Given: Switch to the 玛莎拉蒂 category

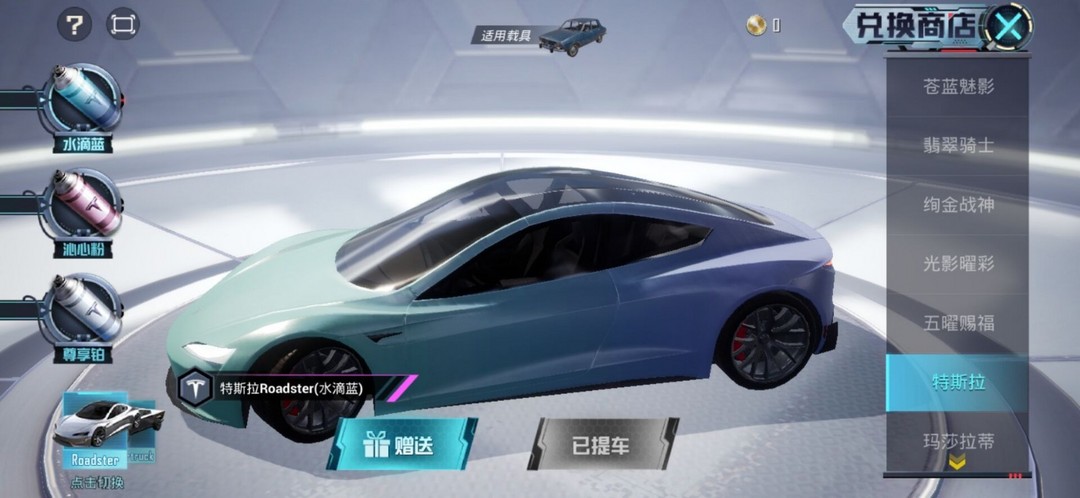Looking at the screenshot, I should 957,439.
